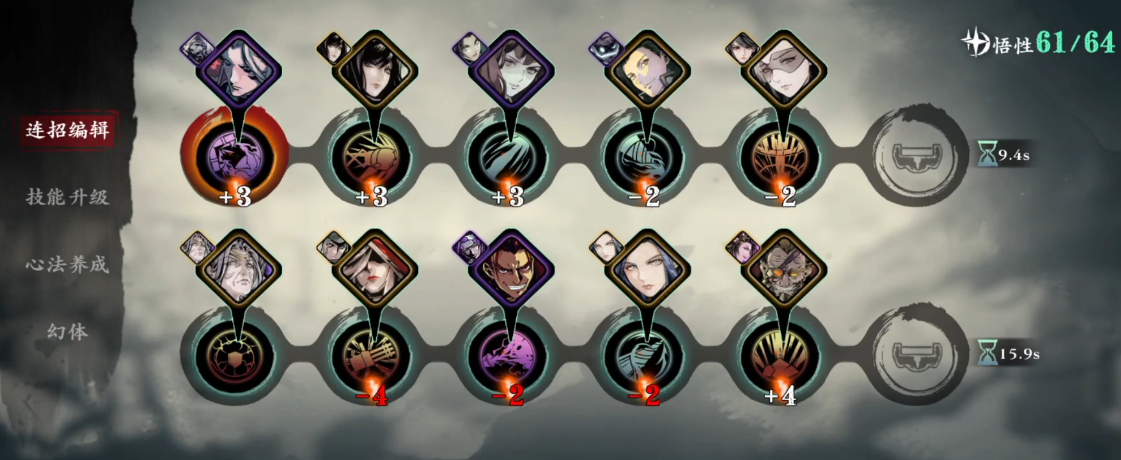Screen dimensions: 1121x460
Task: Switch to the 技能升级 tab
Action: 67,197
